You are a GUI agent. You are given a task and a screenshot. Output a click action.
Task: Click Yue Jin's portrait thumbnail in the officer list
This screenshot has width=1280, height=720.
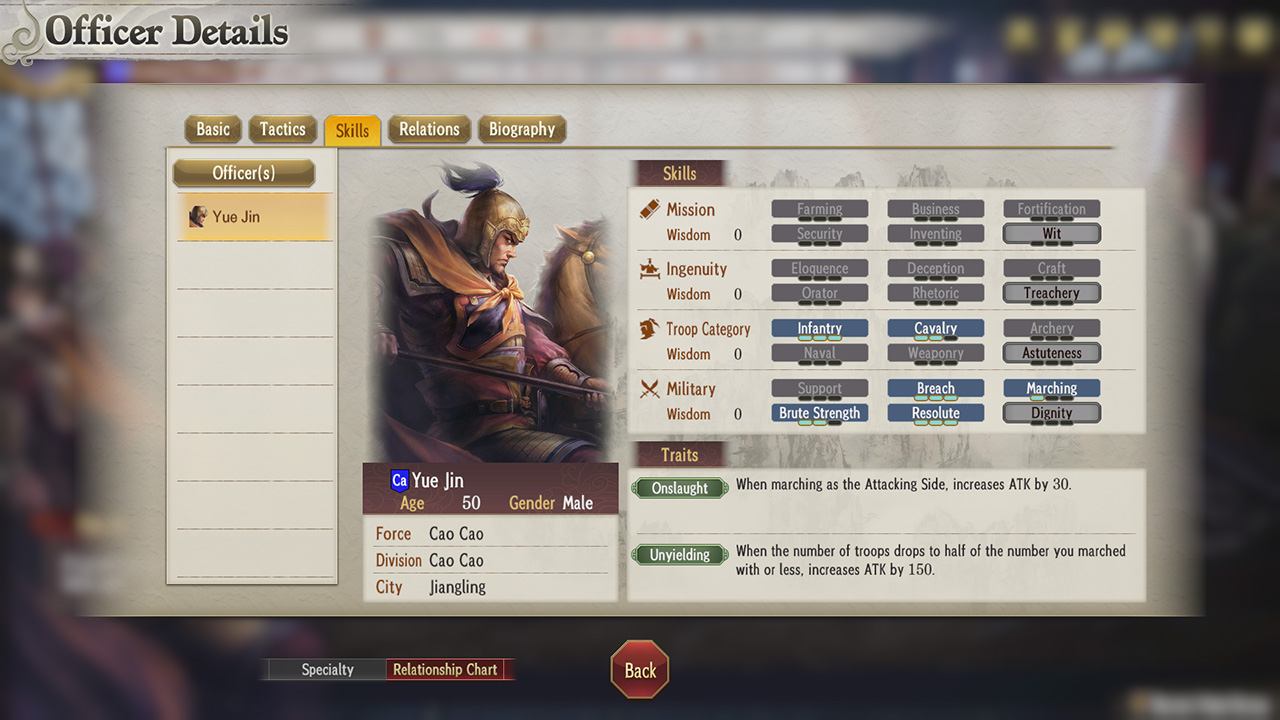click(197, 216)
